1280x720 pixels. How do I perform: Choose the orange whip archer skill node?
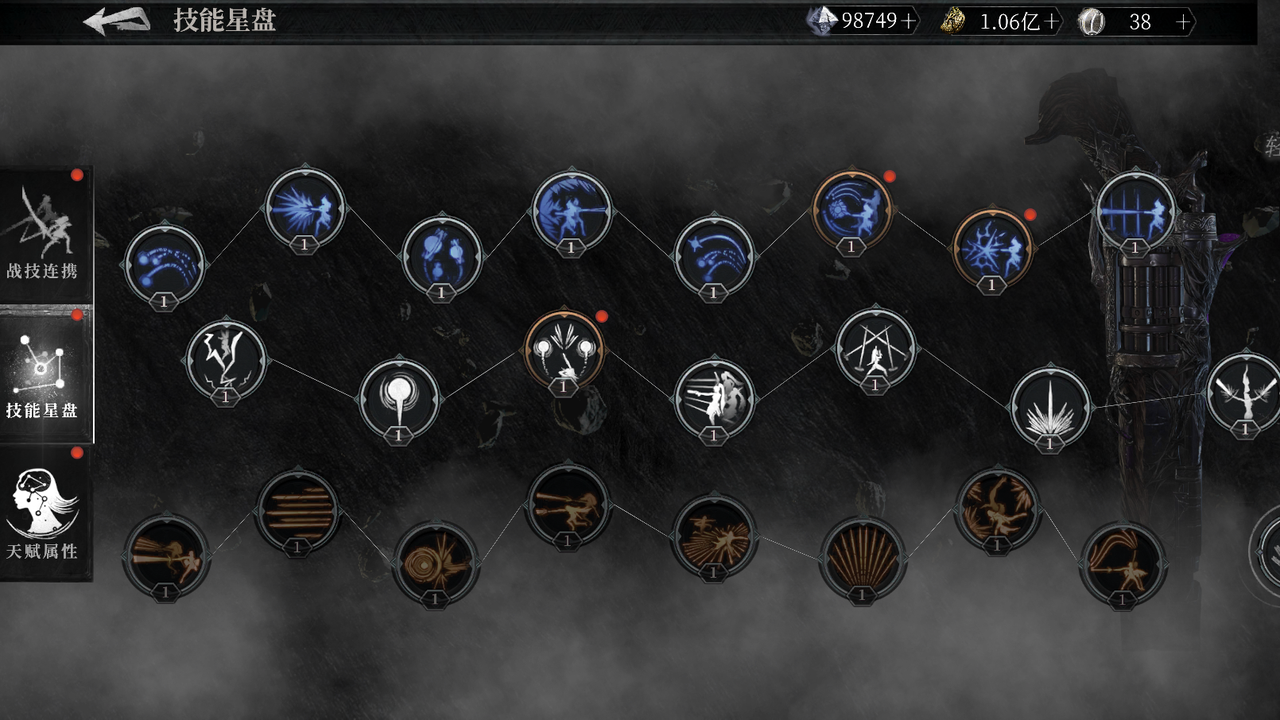coord(1122,562)
